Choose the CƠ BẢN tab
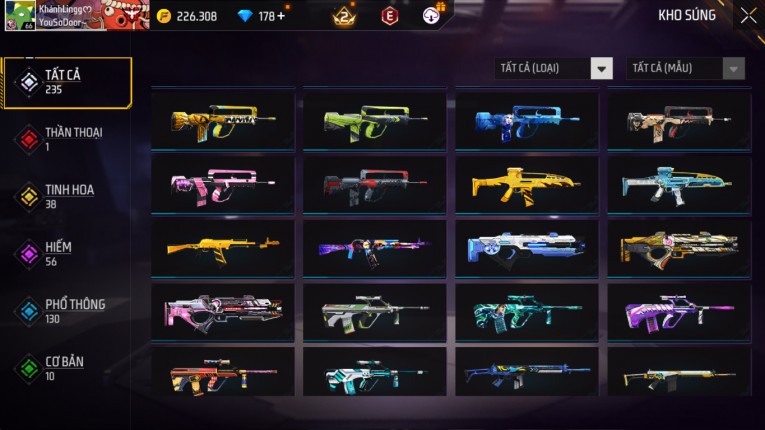 66,368
